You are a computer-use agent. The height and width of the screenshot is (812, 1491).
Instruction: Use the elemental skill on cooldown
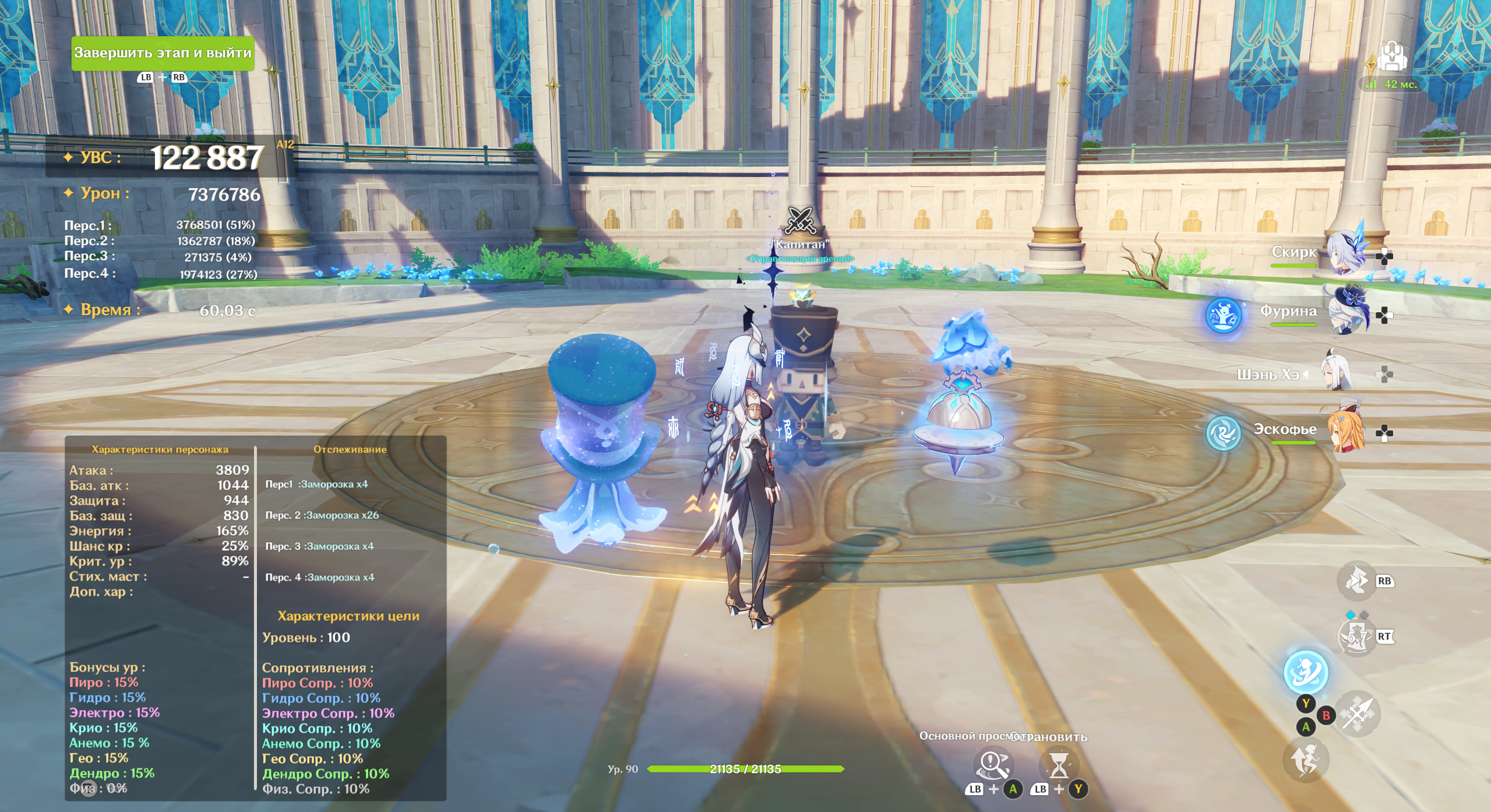1357,637
